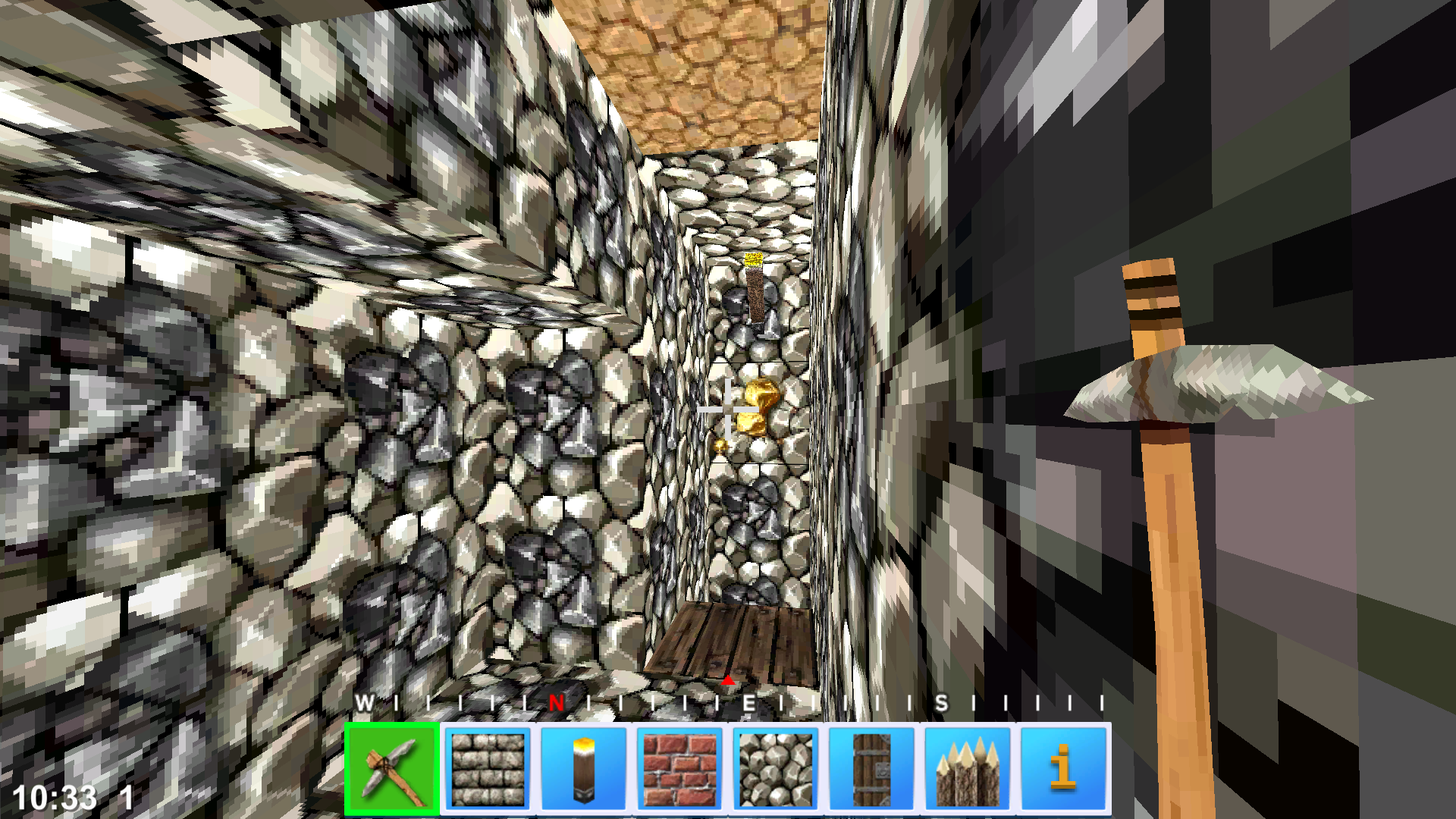Image resolution: width=1456 pixels, height=819 pixels.
Task: Click the day counter next to the clock
Action: tap(125, 798)
